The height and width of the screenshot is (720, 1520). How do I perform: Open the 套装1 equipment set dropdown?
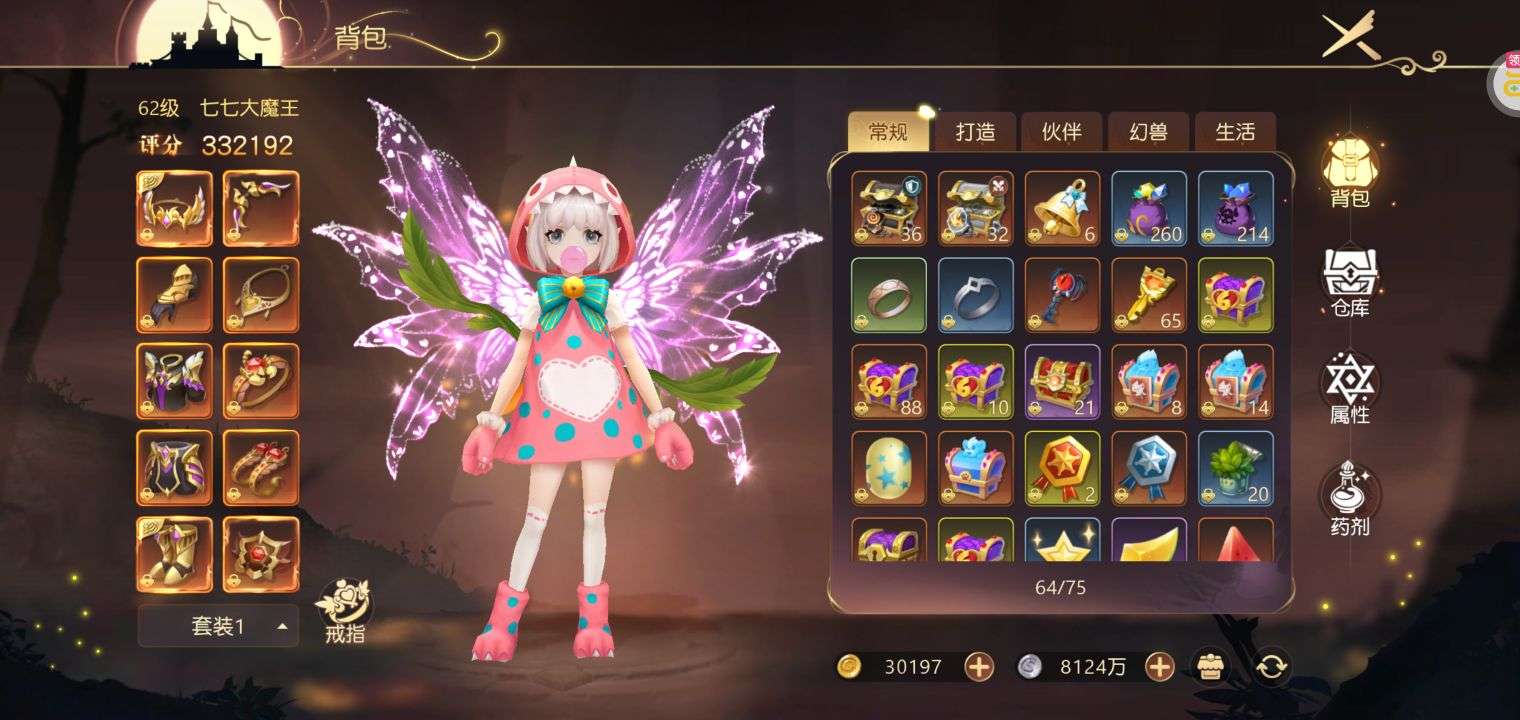218,626
